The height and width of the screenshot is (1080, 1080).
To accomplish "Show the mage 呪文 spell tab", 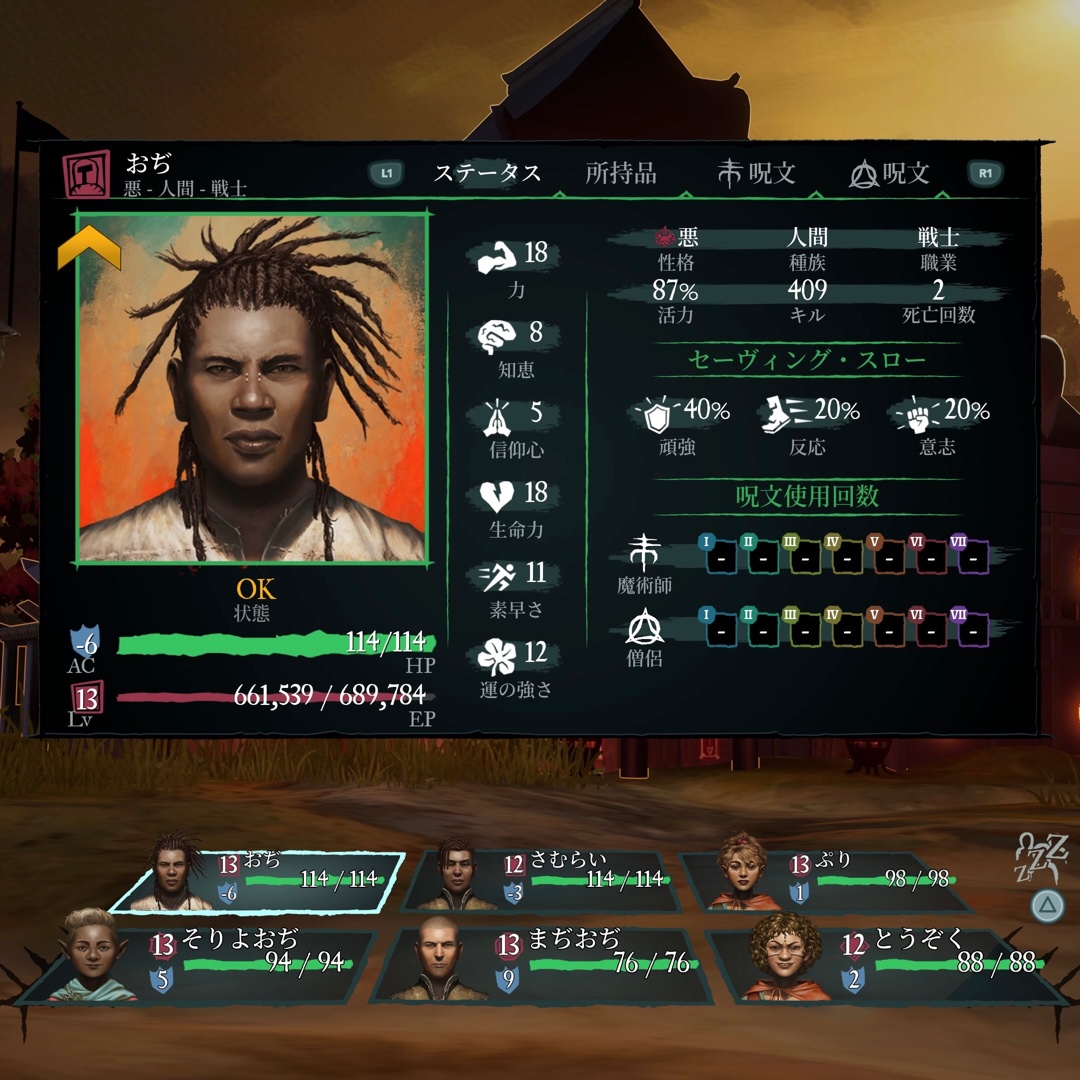I will tap(756, 173).
